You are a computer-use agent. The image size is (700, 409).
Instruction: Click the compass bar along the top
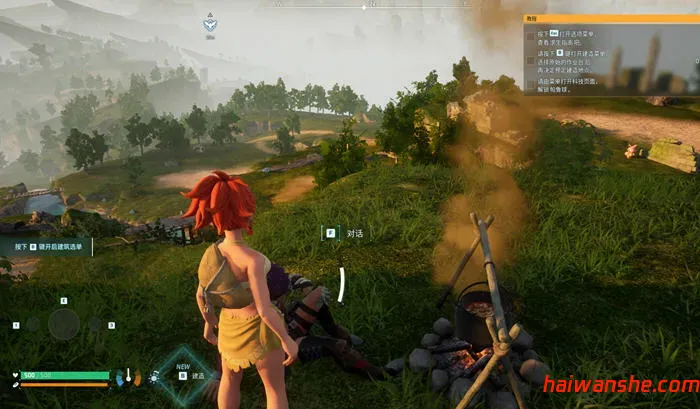[x=349, y=6]
